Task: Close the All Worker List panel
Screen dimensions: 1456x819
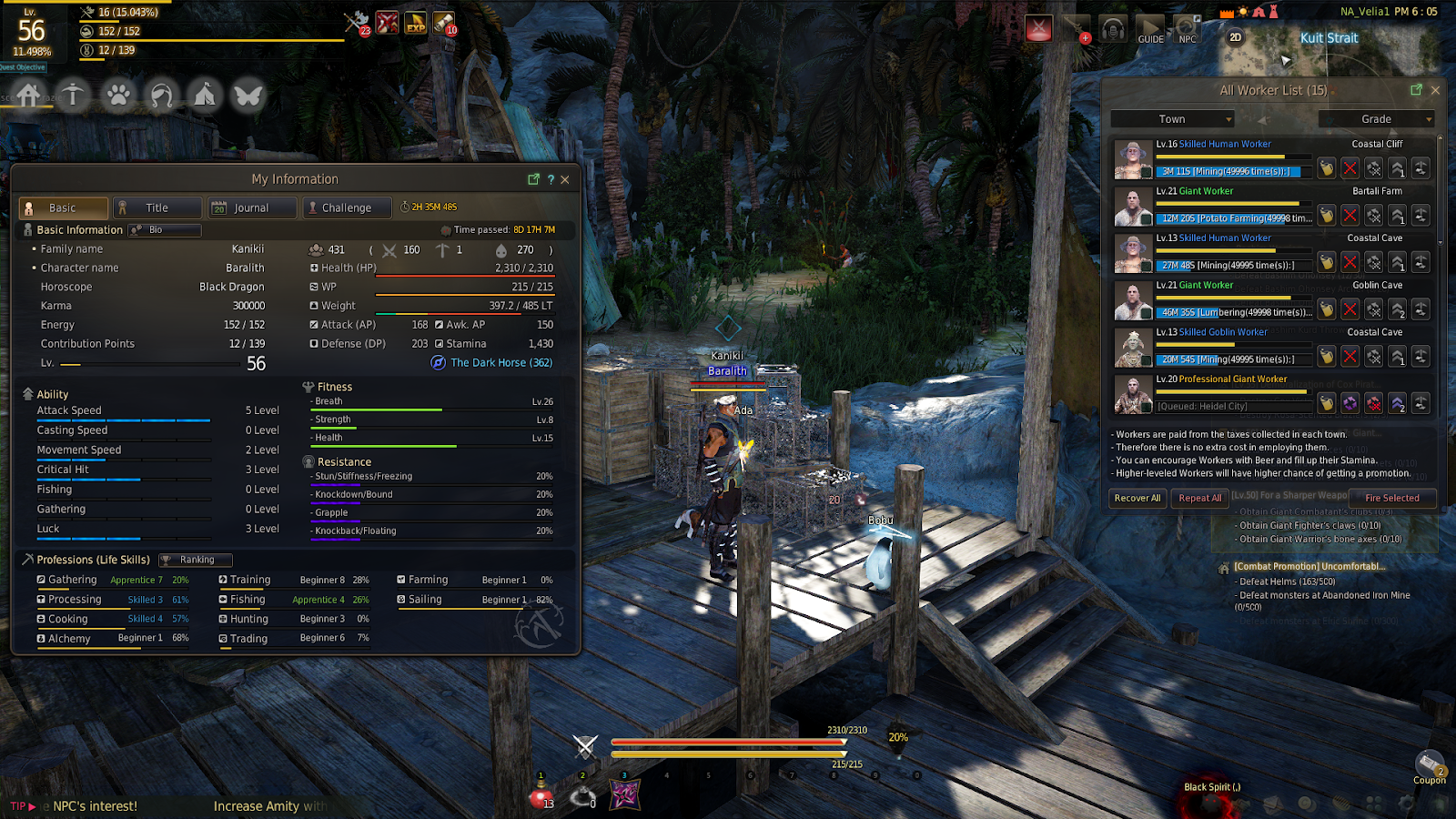Action: click(x=1435, y=90)
